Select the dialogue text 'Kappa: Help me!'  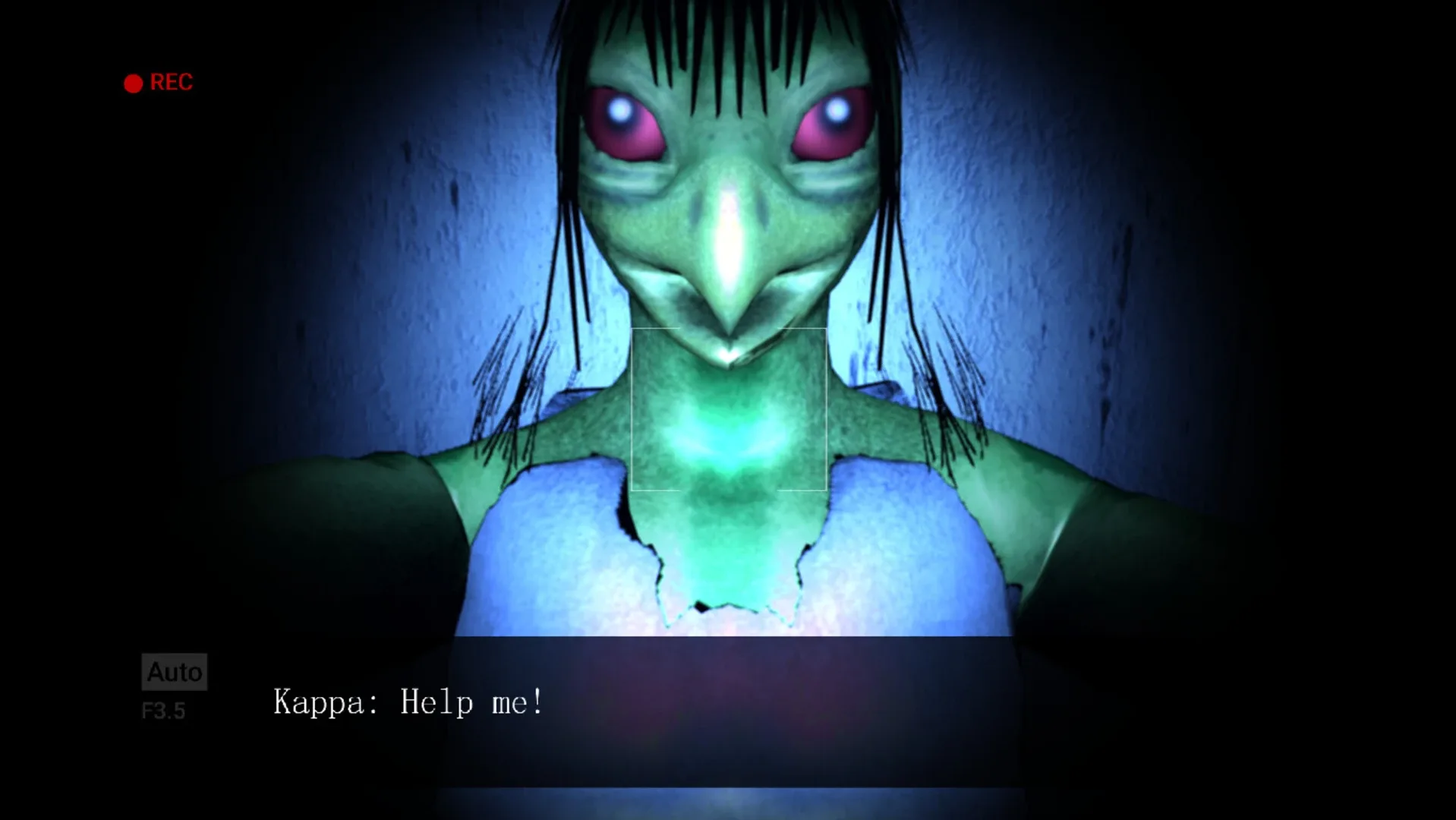coord(408,702)
